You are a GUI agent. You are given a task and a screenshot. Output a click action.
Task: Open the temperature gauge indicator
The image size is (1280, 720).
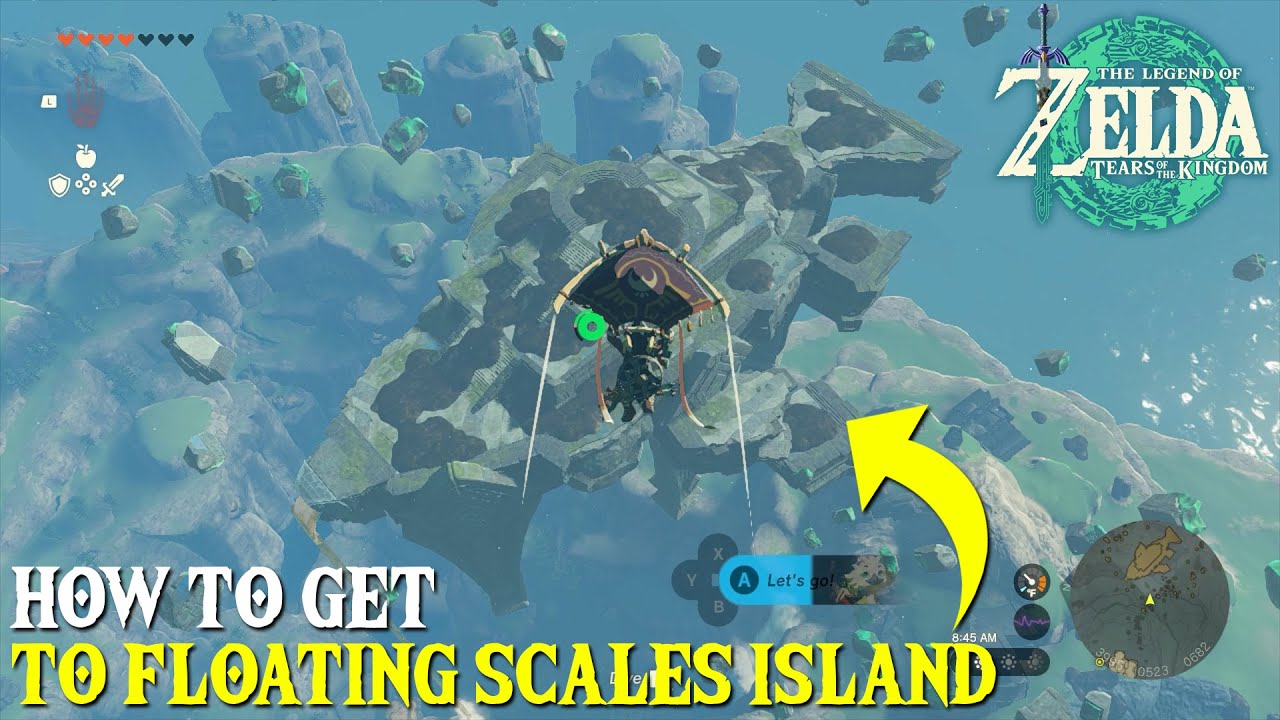[x=1032, y=582]
